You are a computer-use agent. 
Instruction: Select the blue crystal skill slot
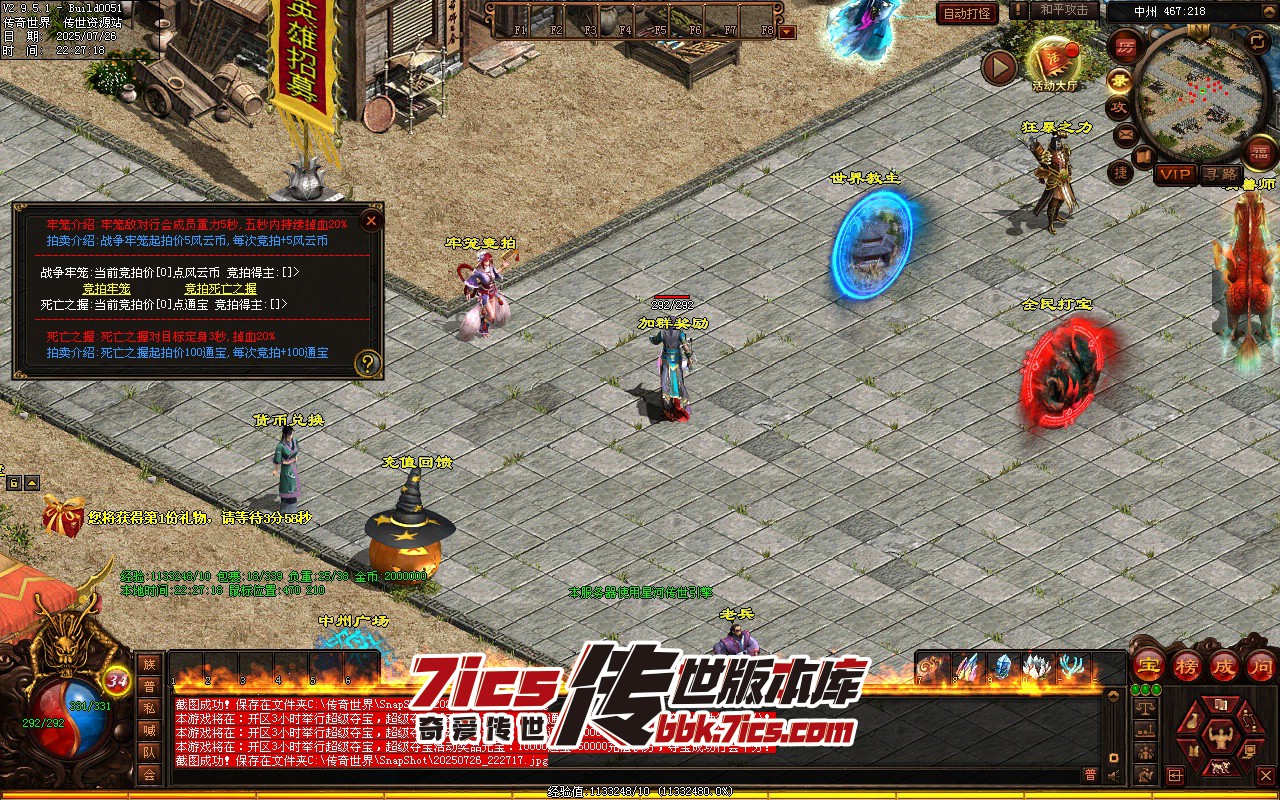[1003, 667]
